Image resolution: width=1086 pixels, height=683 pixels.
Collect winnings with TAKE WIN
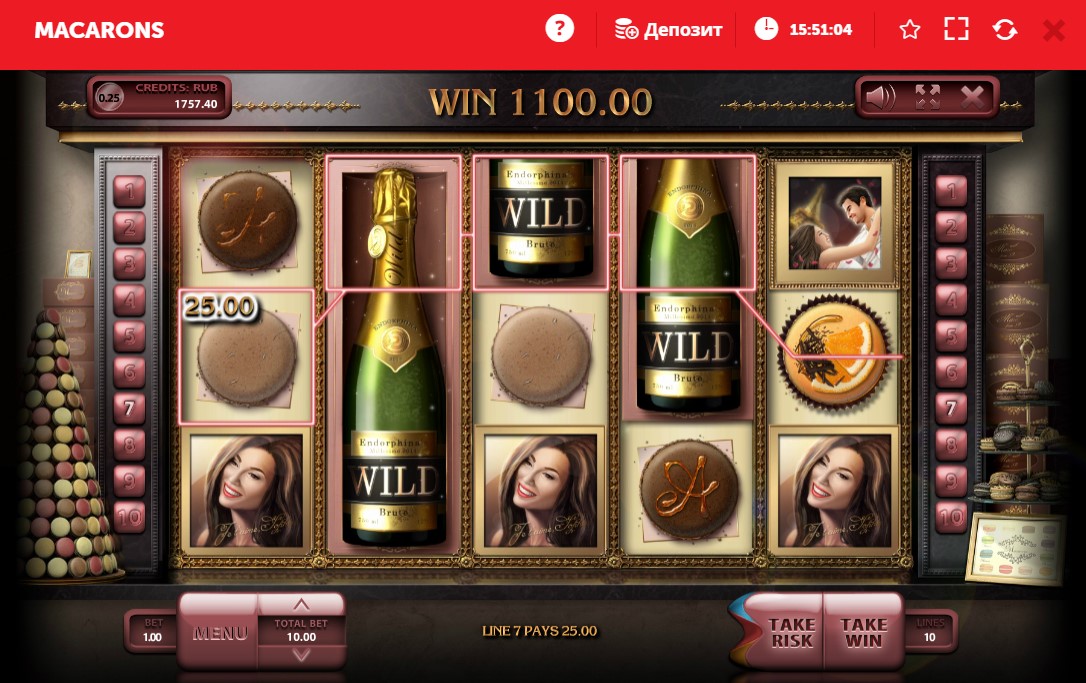point(863,633)
